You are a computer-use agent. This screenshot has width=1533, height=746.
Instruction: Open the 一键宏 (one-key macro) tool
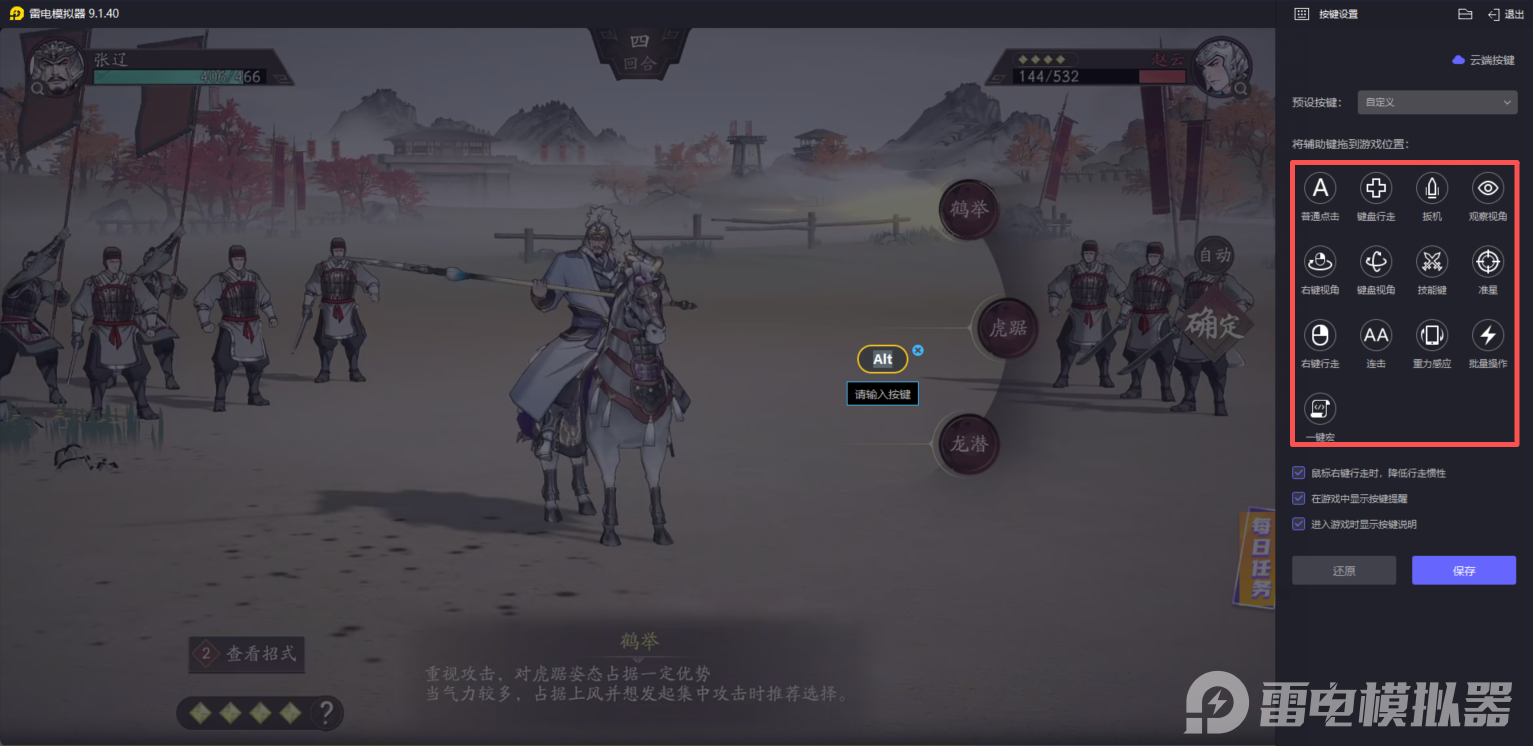(1320, 409)
